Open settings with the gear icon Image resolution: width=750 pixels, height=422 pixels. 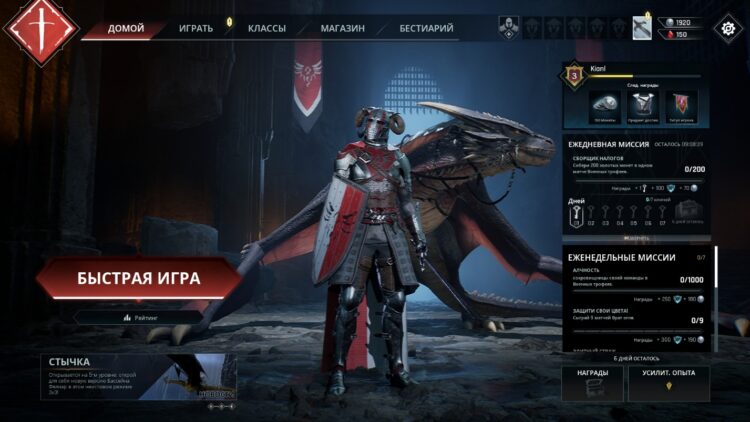(x=727, y=28)
